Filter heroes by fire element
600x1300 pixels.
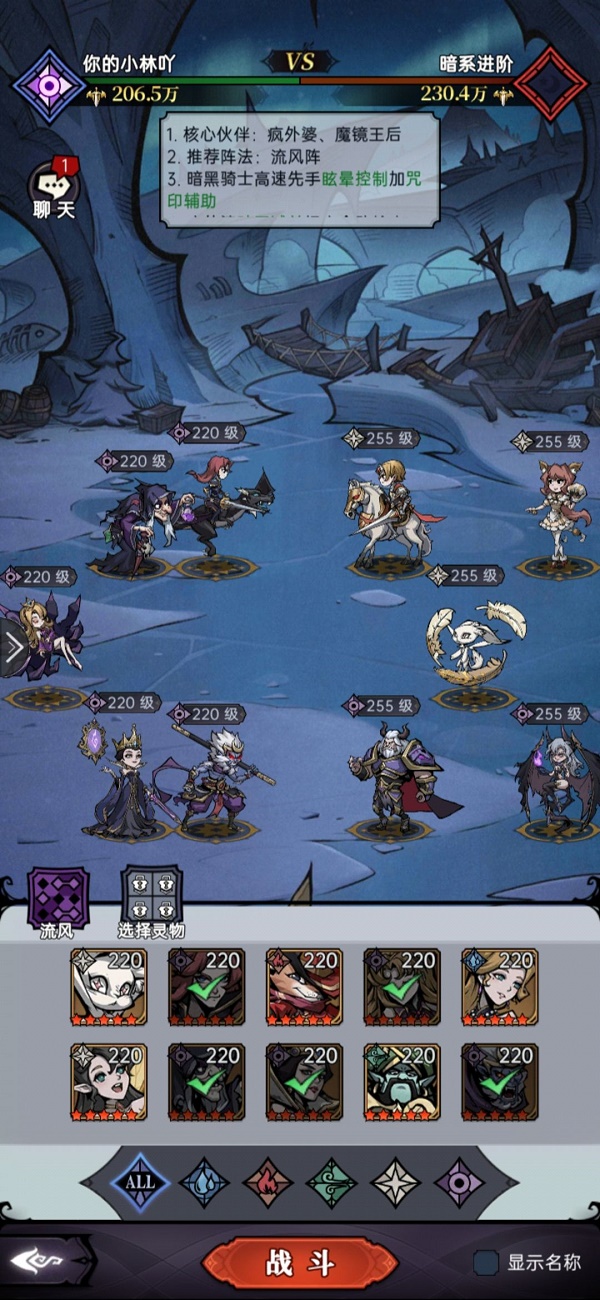(267, 1181)
